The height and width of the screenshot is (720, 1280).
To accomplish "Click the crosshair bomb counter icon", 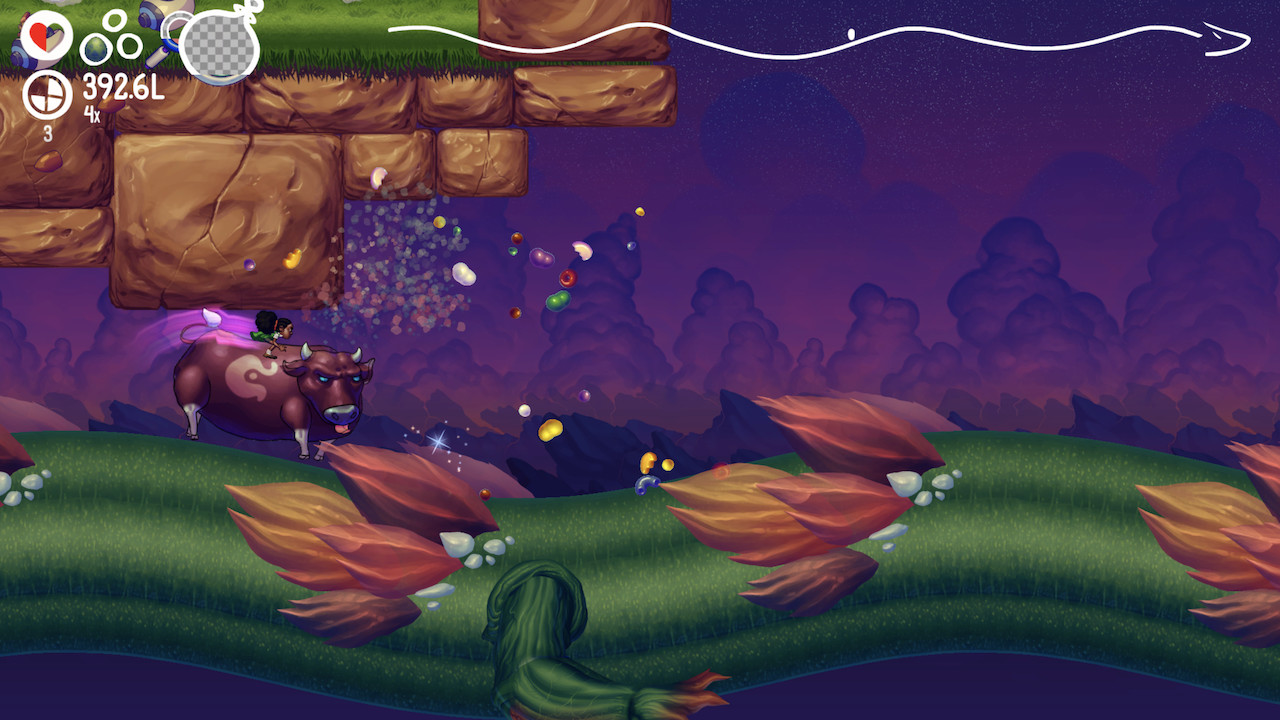I will click(x=45, y=97).
